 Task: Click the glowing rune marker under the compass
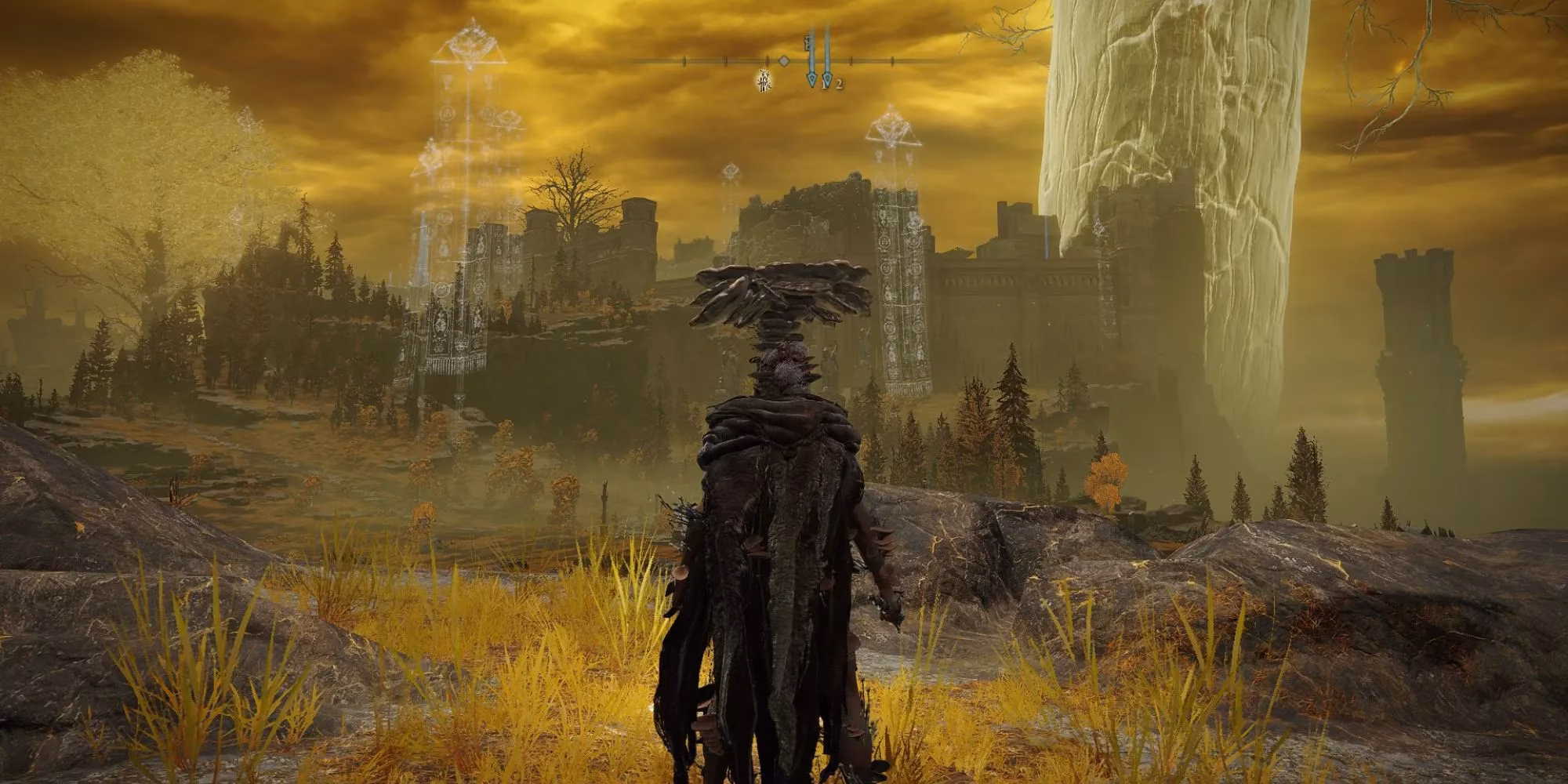(763, 79)
